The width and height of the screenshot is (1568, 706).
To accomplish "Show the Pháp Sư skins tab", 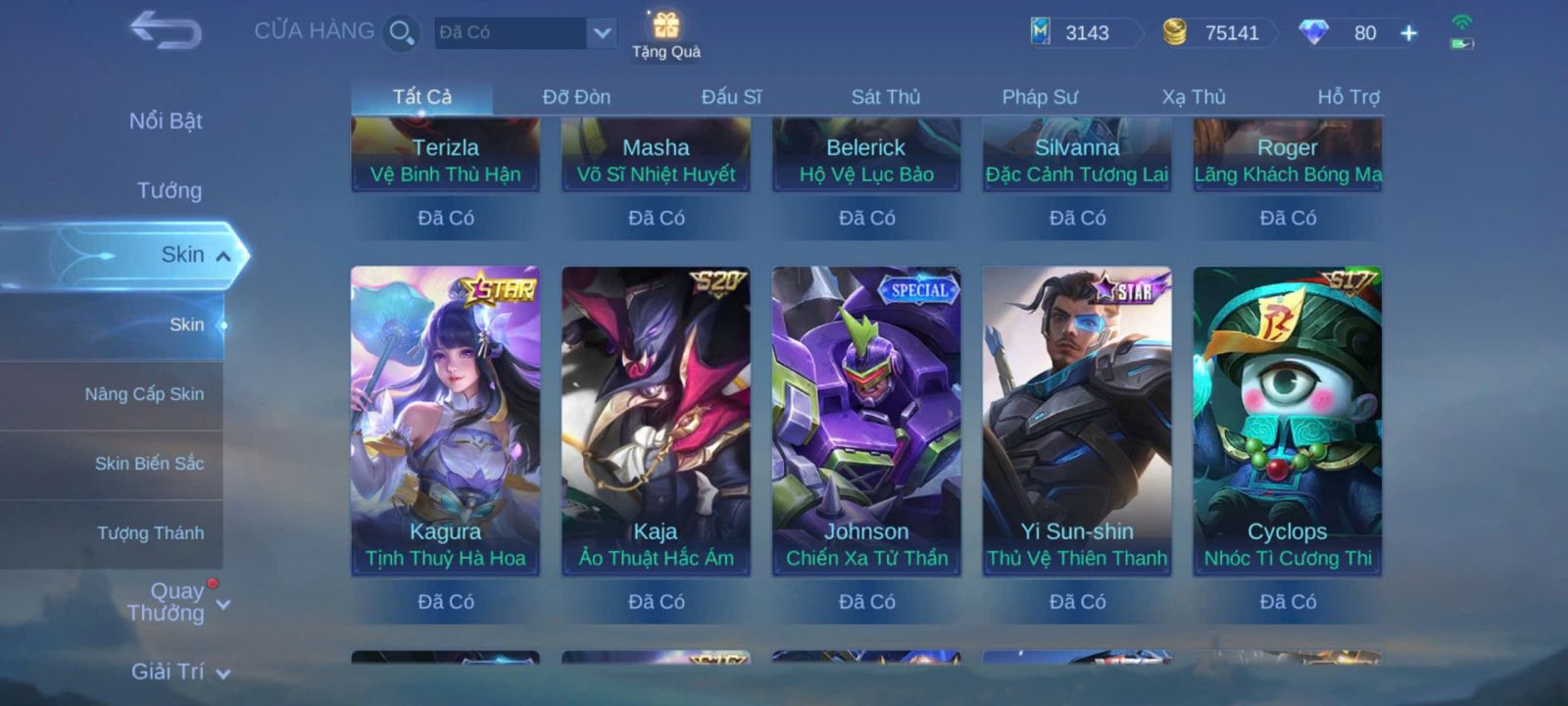I will click(1039, 97).
